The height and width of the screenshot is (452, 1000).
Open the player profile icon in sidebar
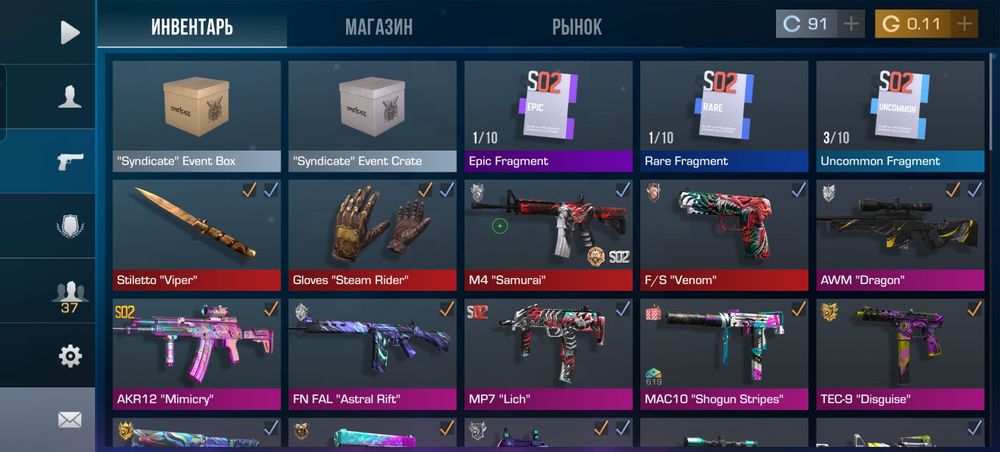69,96
